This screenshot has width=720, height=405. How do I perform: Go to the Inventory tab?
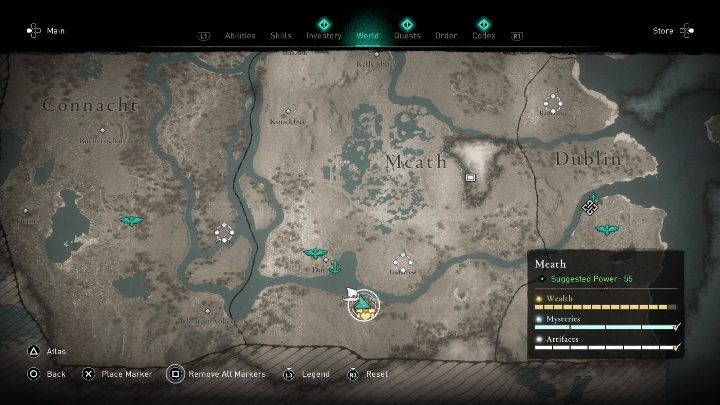click(x=324, y=35)
